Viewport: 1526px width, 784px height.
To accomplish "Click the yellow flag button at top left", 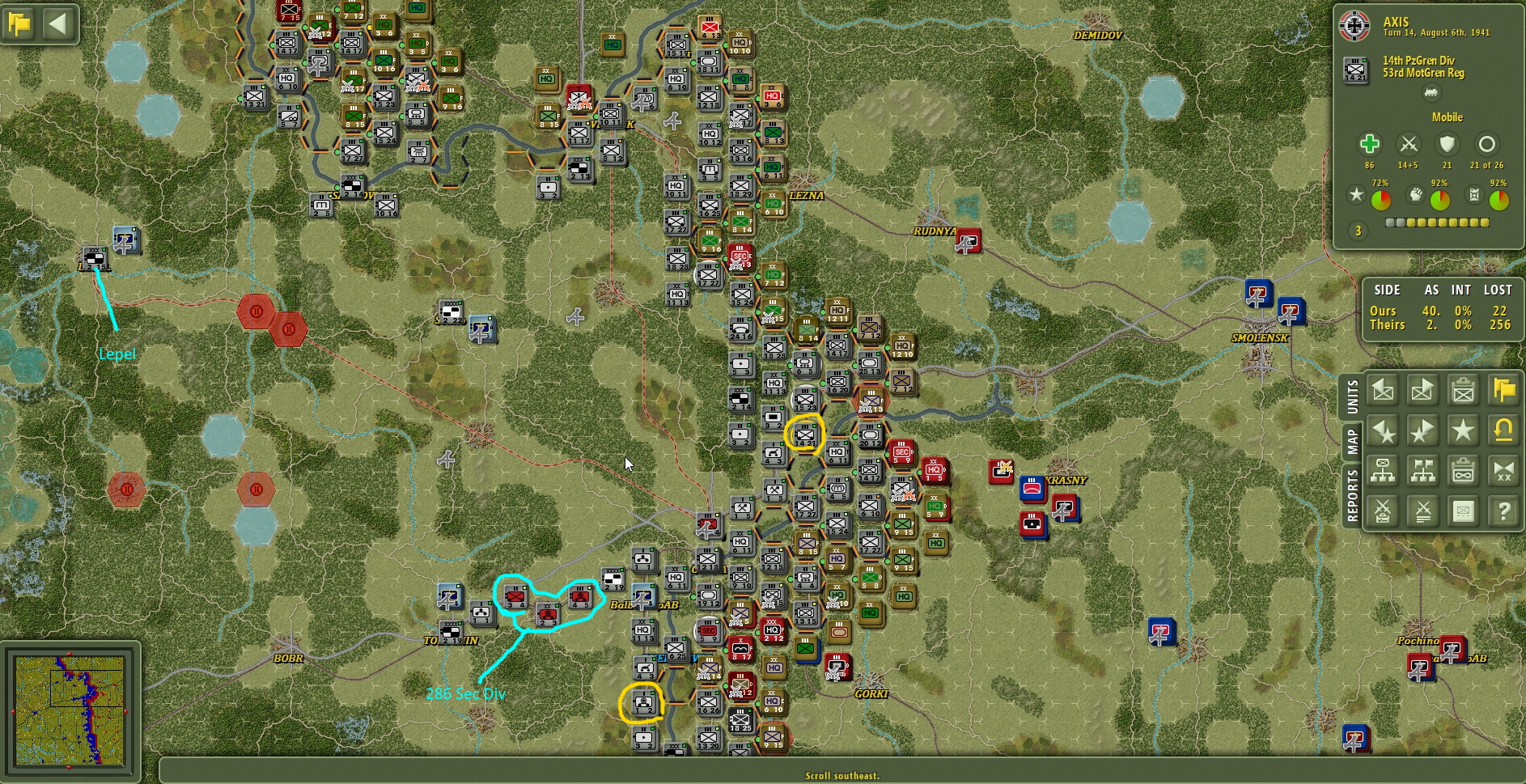I will point(20,23).
